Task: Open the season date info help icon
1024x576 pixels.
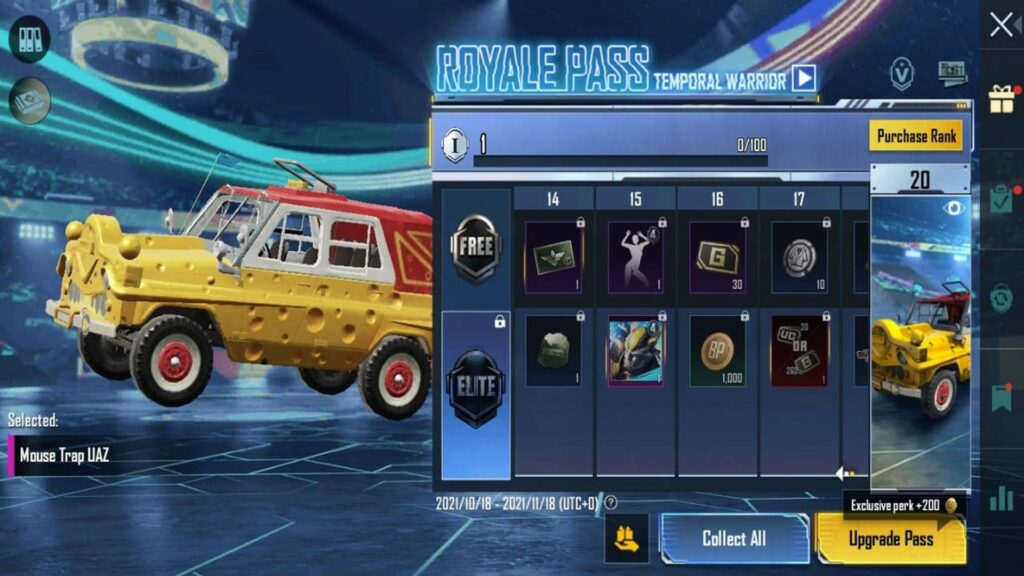Action: 611,503
